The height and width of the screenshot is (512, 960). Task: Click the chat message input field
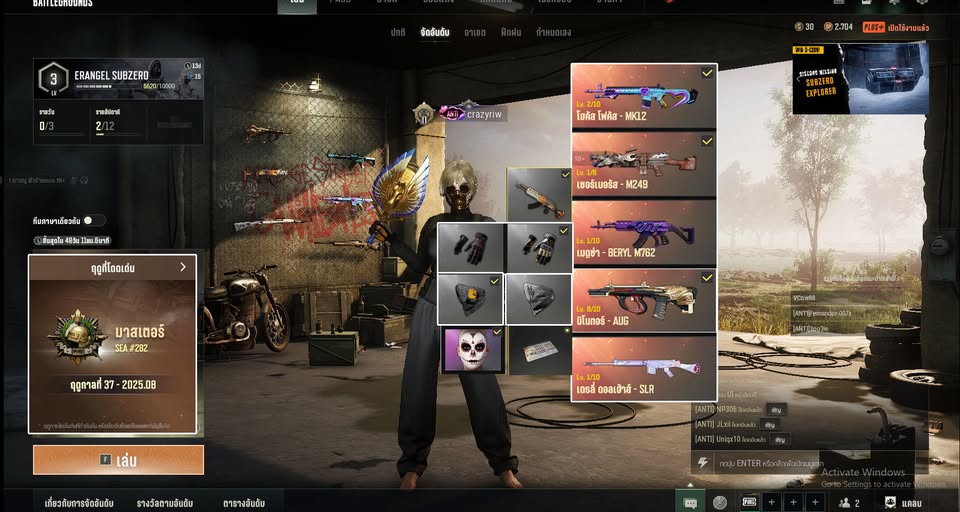click(790, 463)
